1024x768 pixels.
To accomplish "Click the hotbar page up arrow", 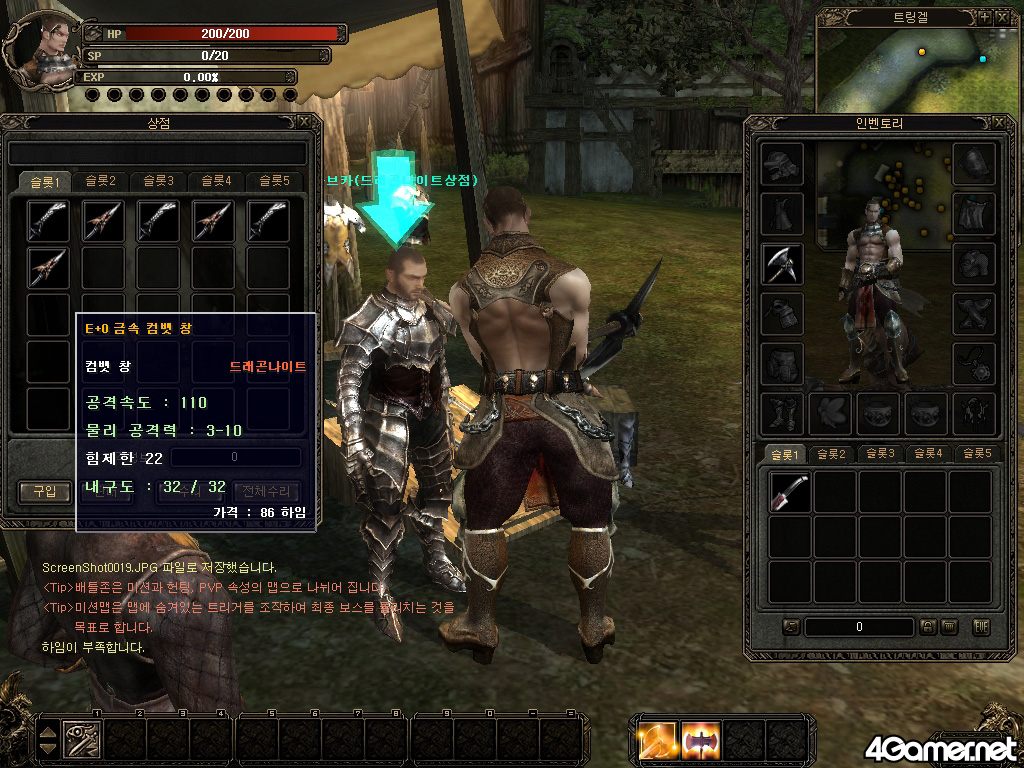I will 48,732.
